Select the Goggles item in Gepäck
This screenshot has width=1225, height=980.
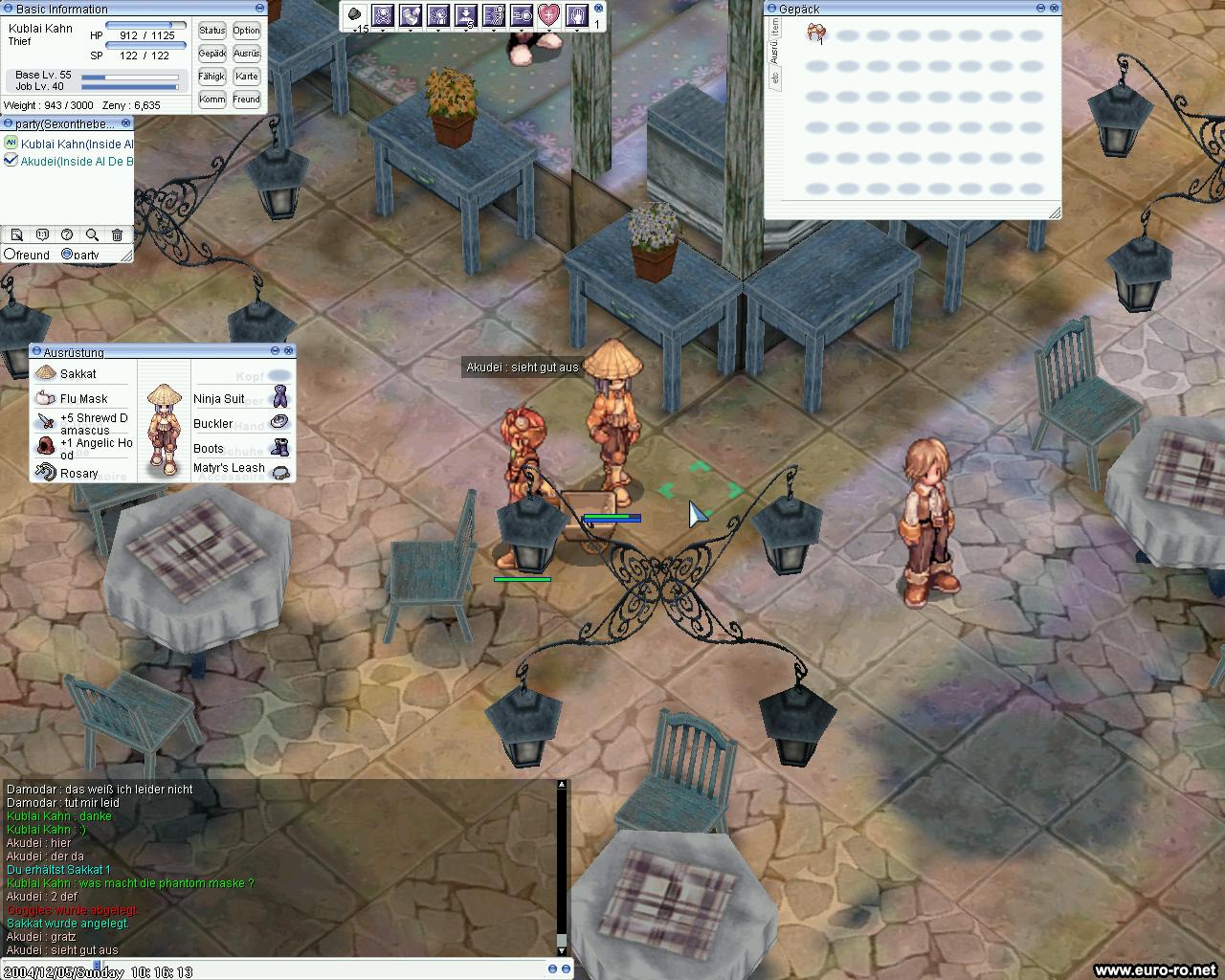click(815, 34)
